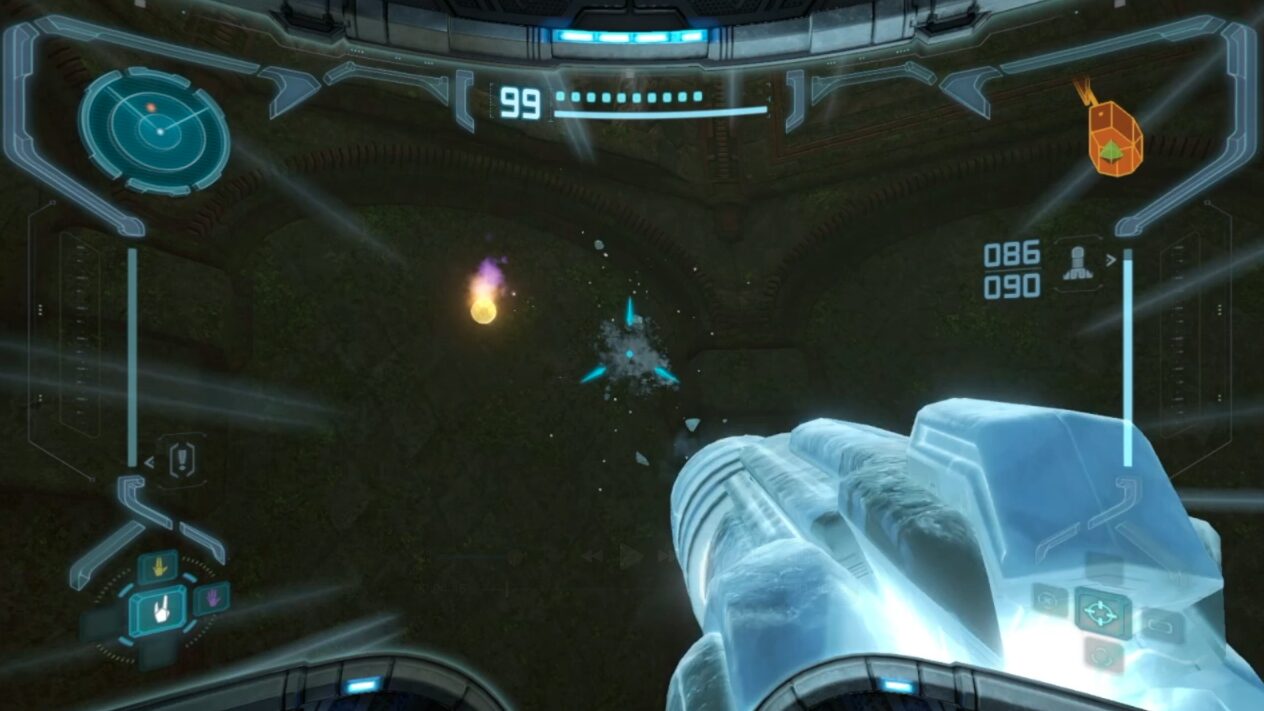Select the purple hand beam icon
The height and width of the screenshot is (711, 1264).
[x=211, y=599]
